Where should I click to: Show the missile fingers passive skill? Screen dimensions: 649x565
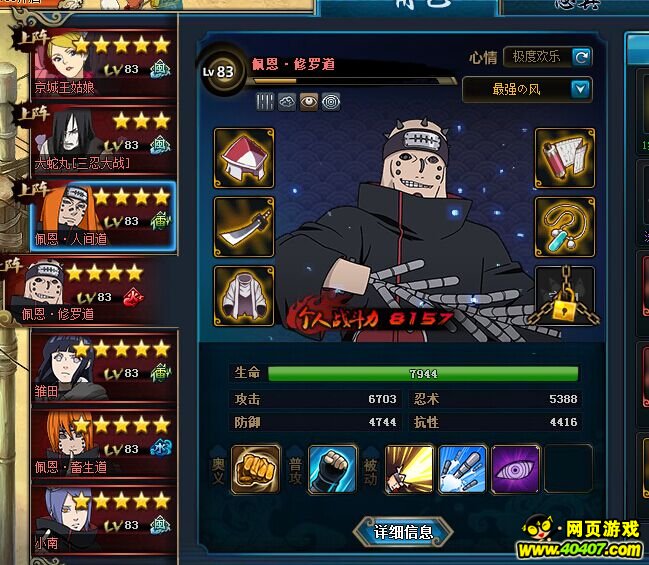point(463,469)
